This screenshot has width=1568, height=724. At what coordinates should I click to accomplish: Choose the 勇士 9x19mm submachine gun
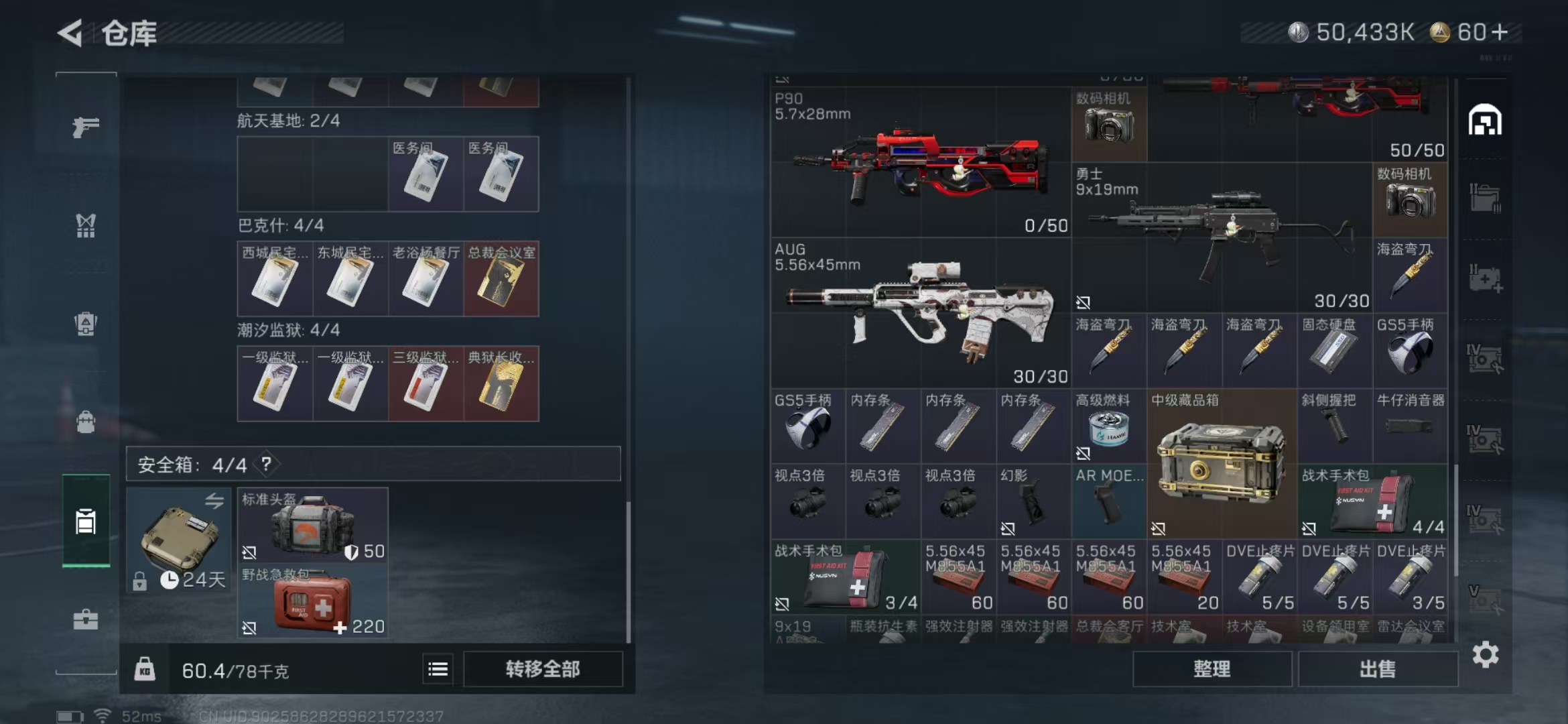pyautogui.click(x=1221, y=238)
